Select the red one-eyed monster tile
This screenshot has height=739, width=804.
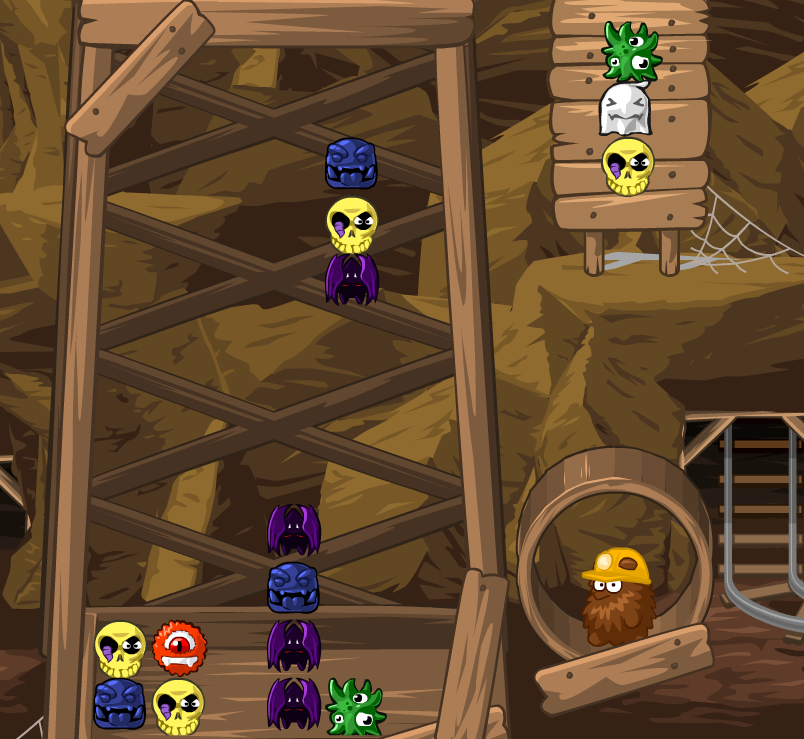(x=179, y=648)
